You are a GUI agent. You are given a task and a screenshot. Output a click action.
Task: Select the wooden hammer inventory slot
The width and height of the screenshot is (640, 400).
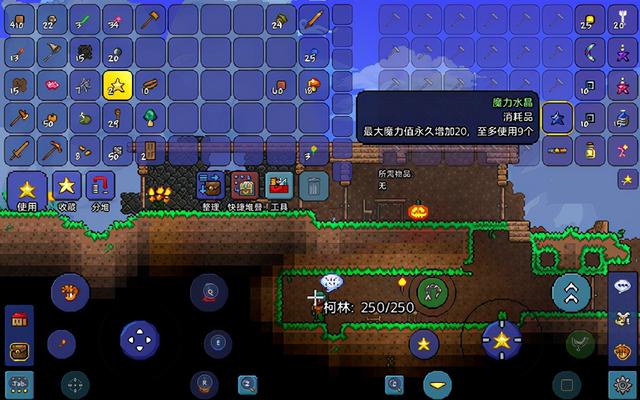[148, 19]
